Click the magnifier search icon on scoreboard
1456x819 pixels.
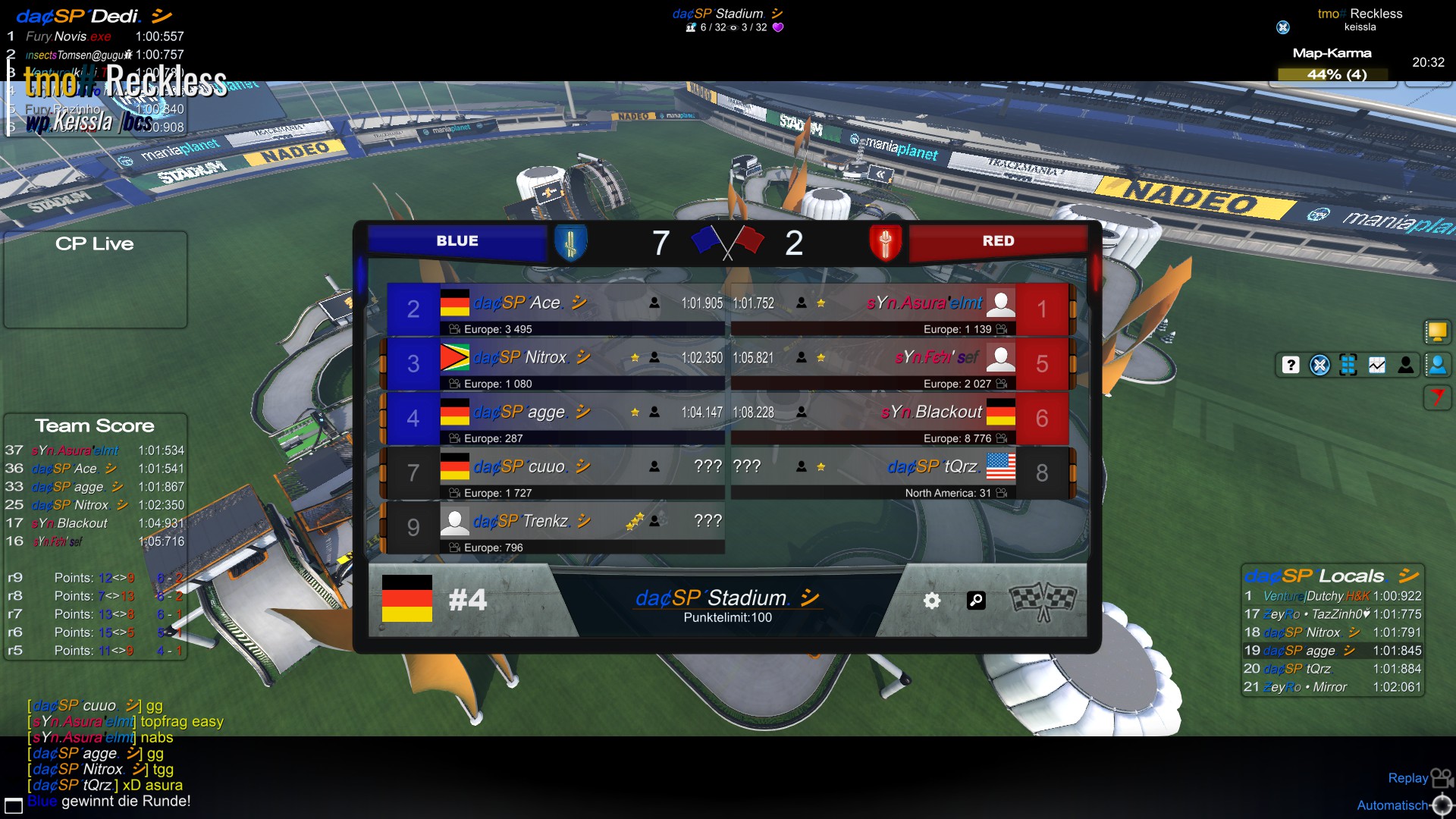[x=976, y=601]
